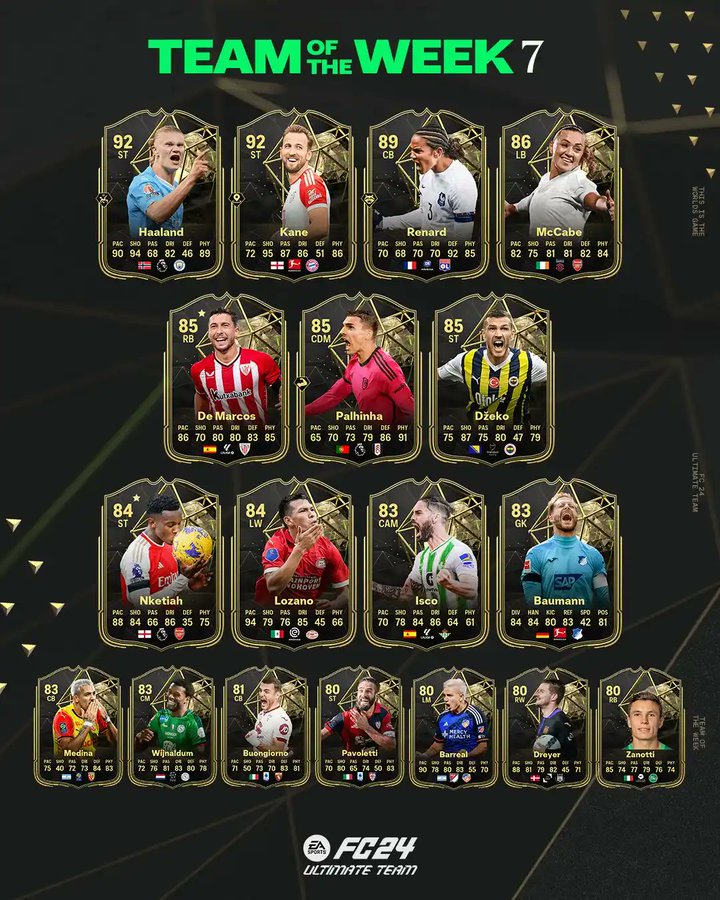Viewport: 720px width, 900px height.
Task: Pick the De Marcos RB card
Action: [x=226, y=378]
